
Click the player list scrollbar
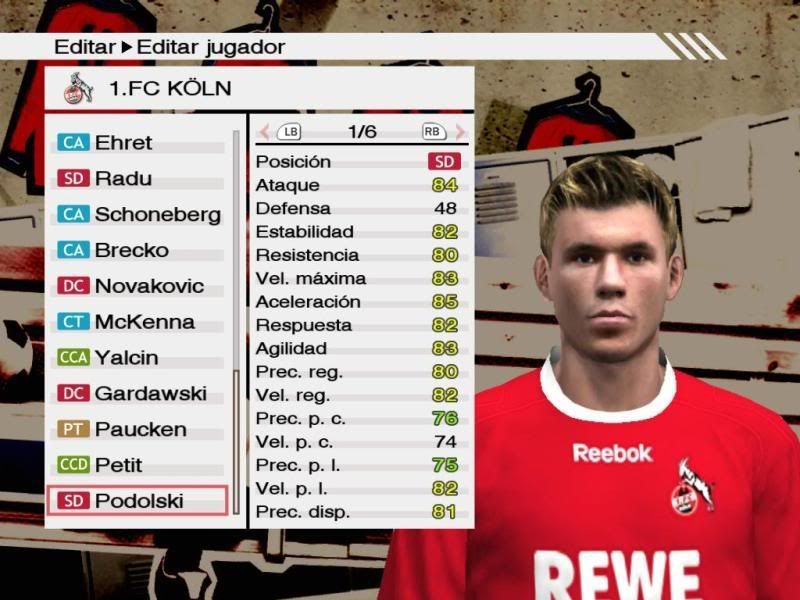pos(237,320)
